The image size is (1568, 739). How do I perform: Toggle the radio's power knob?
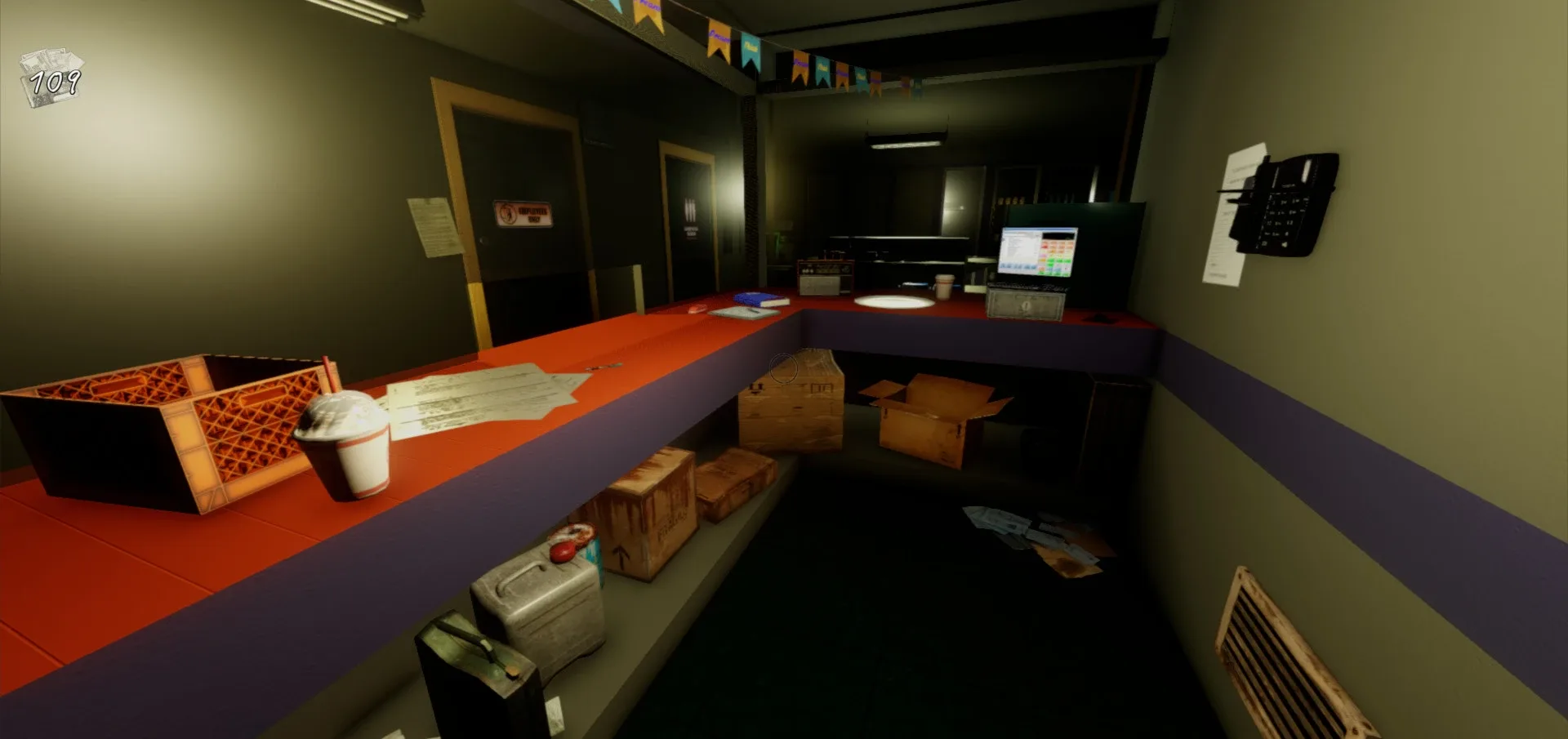click(846, 270)
